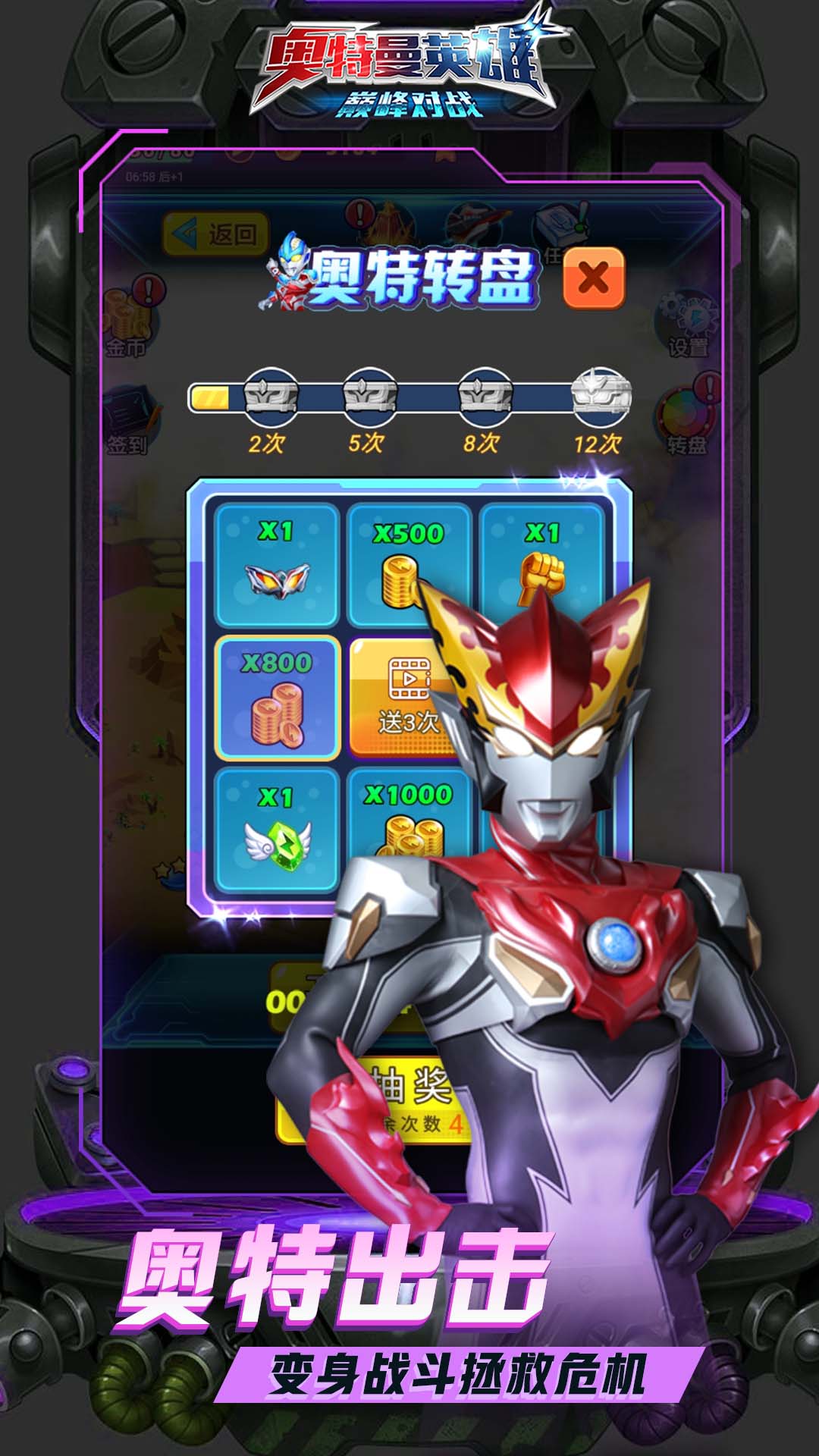
Task: Go back with the 返回 button
Action: [215, 234]
